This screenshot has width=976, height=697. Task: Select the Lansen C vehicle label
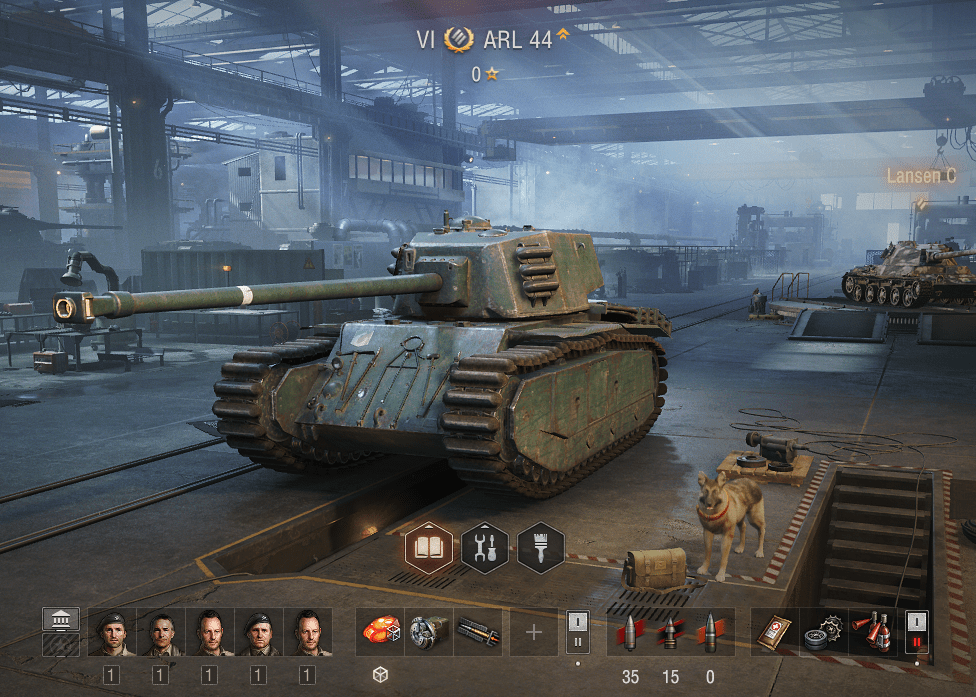tap(921, 176)
